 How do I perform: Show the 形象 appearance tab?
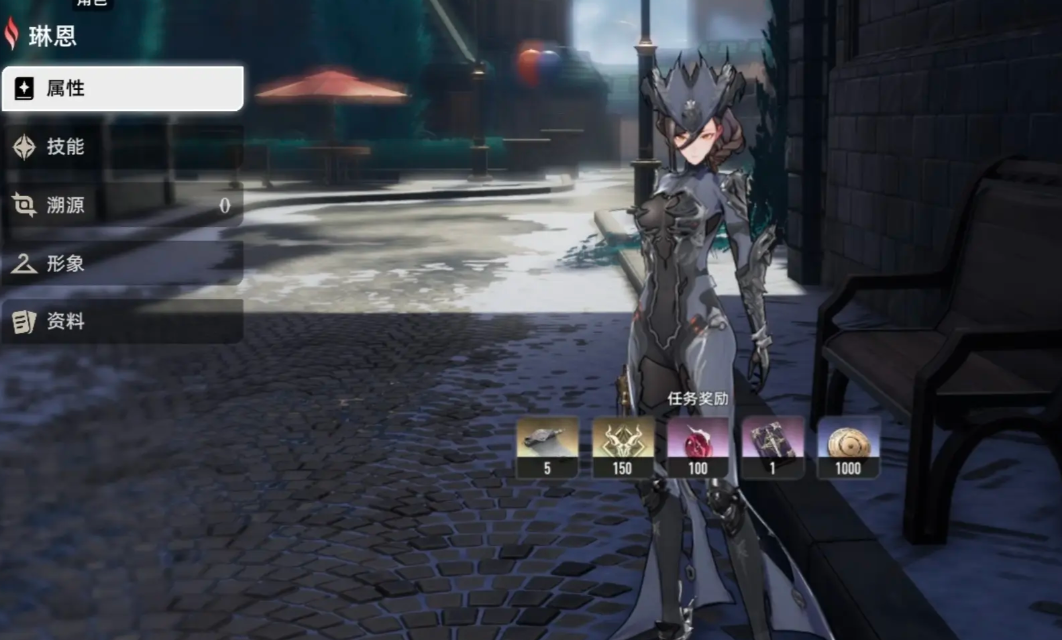pos(122,264)
